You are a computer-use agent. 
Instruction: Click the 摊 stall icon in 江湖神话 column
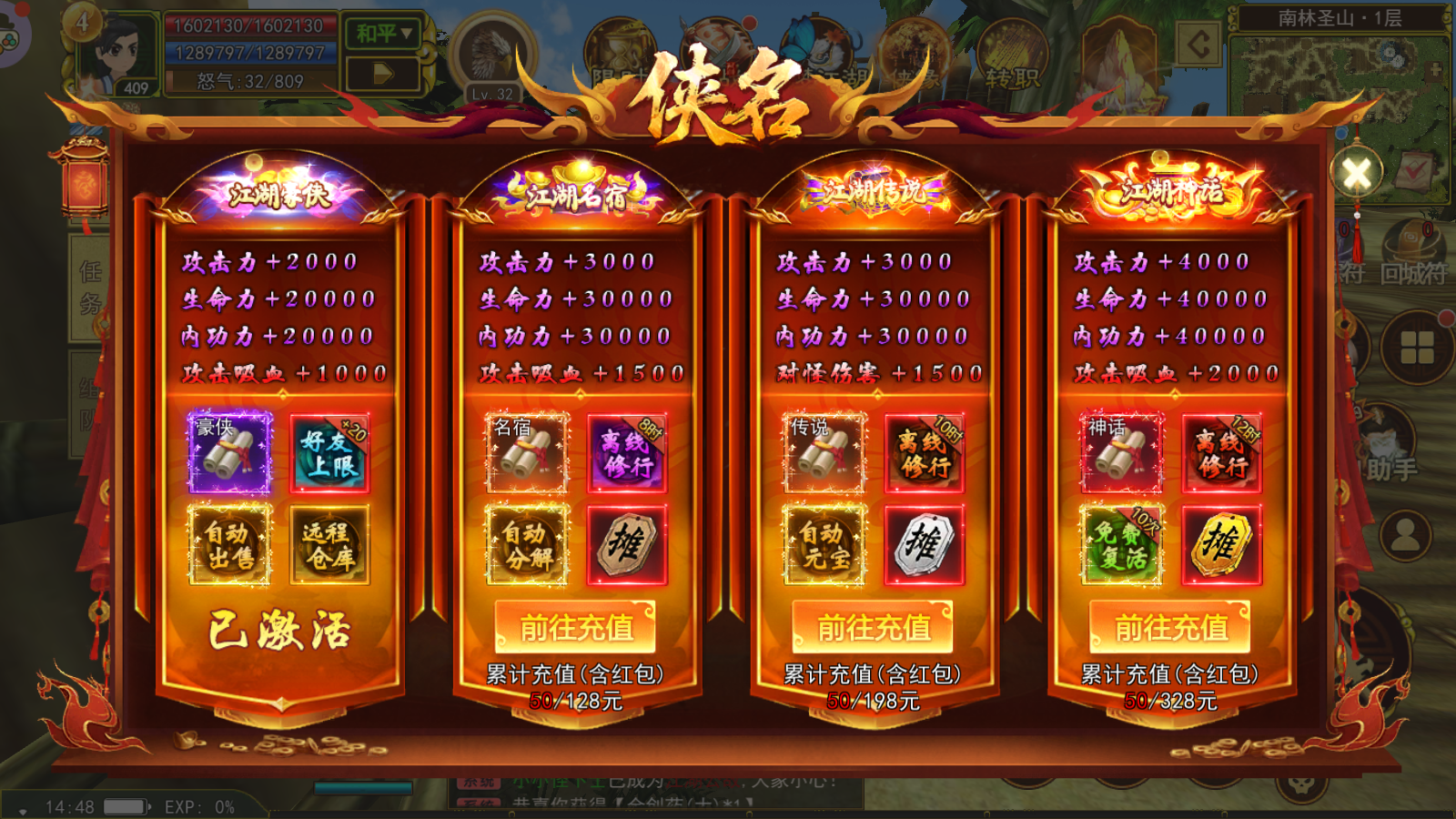pos(1222,543)
